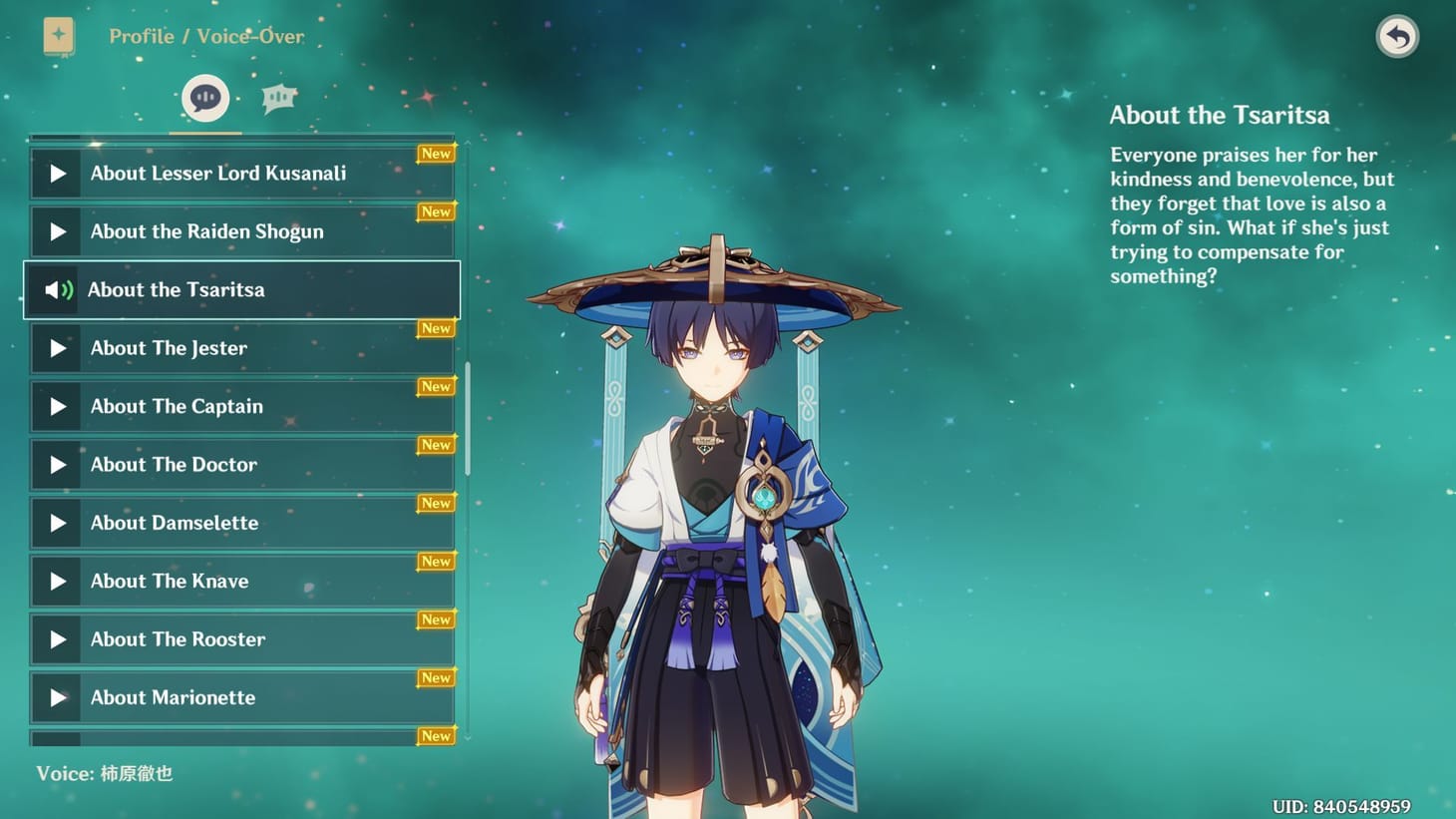Image resolution: width=1456 pixels, height=819 pixels.
Task: Open the speech bubble voice-over tab icon
Action: [204, 97]
